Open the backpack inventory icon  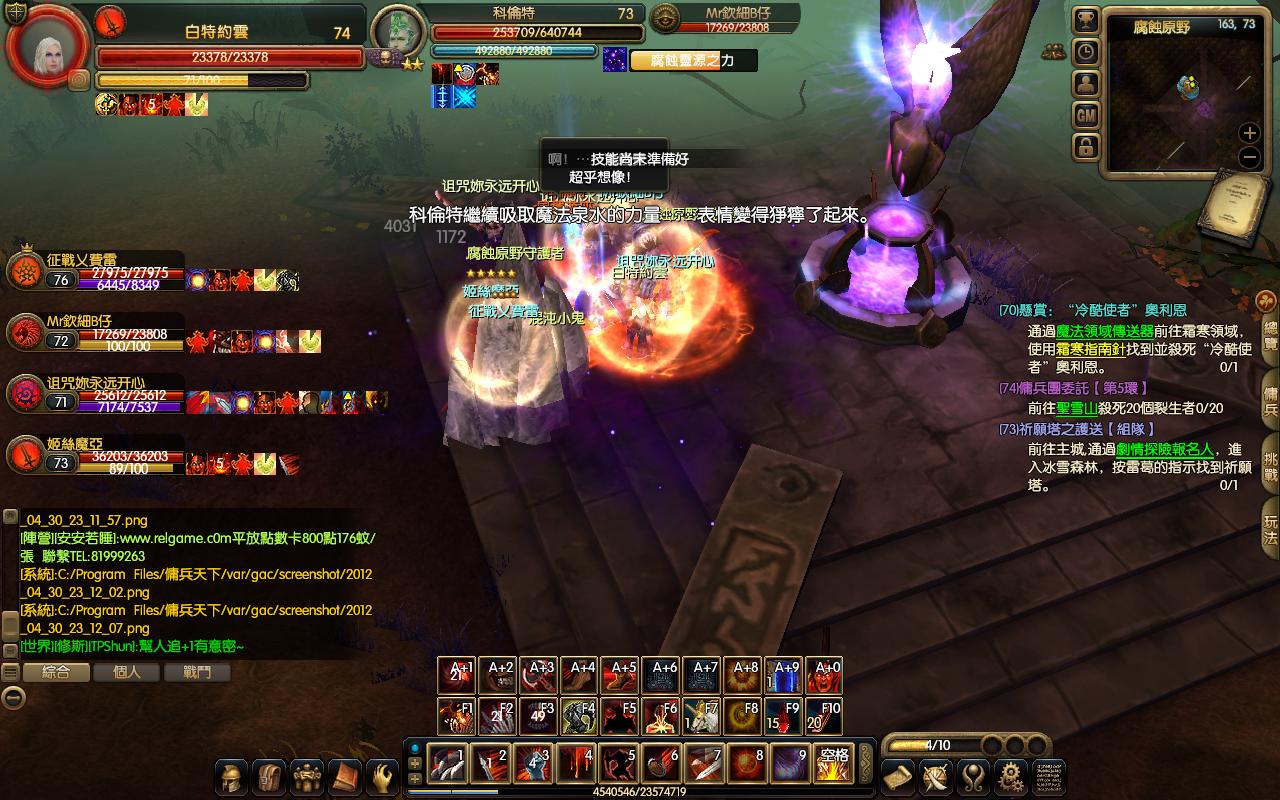(269, 776)
